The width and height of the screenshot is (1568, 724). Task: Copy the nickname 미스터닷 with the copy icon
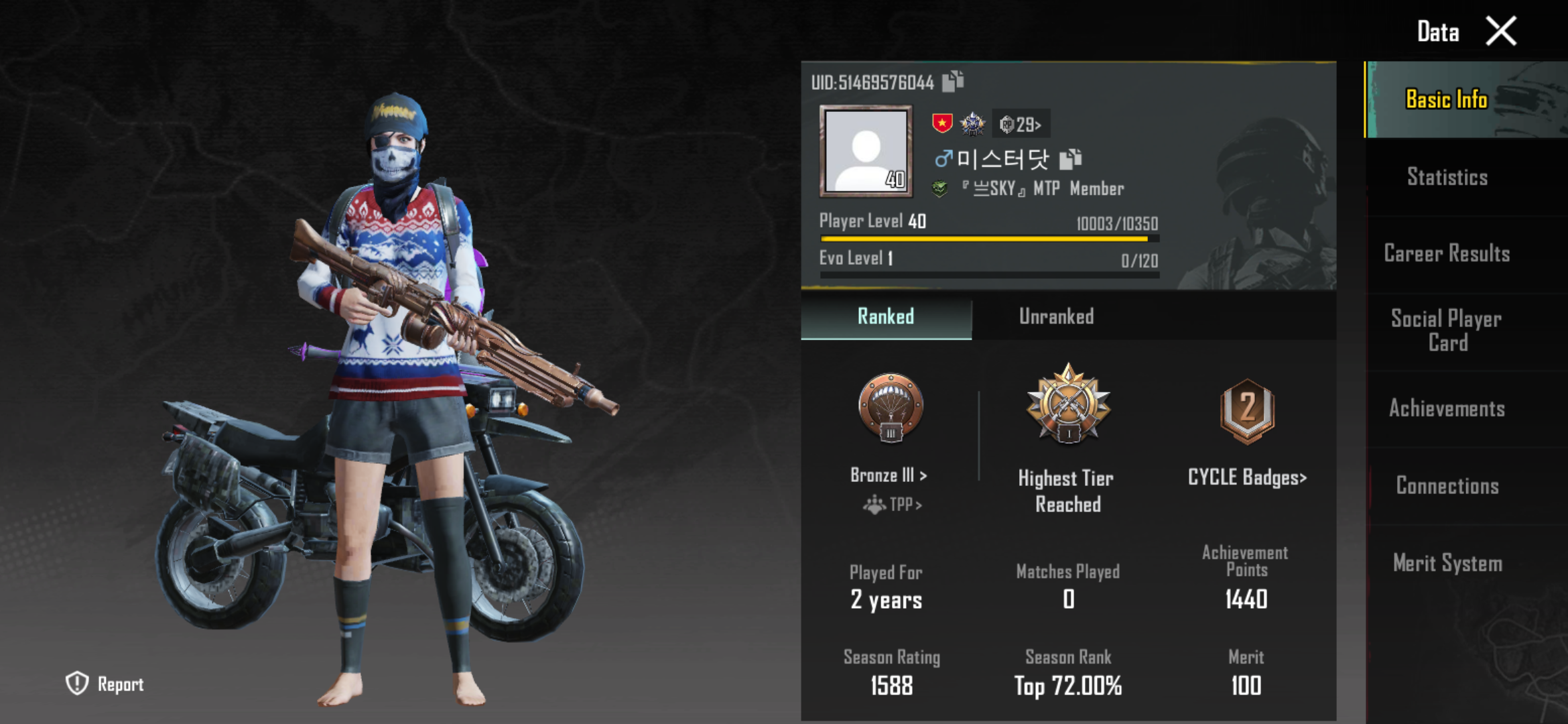pos(1069,160)
